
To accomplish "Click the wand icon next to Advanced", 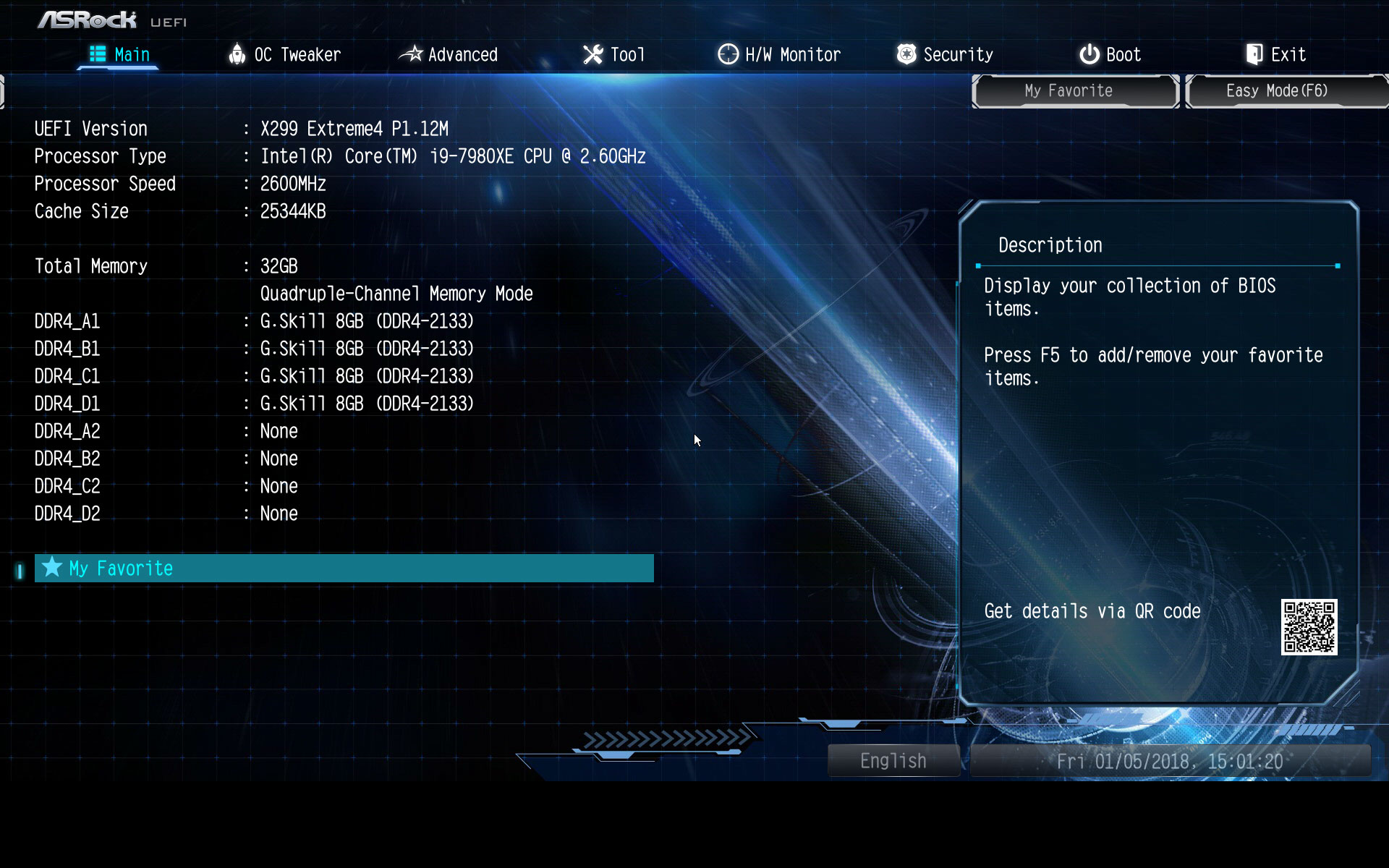I will (x=411, y=54).
